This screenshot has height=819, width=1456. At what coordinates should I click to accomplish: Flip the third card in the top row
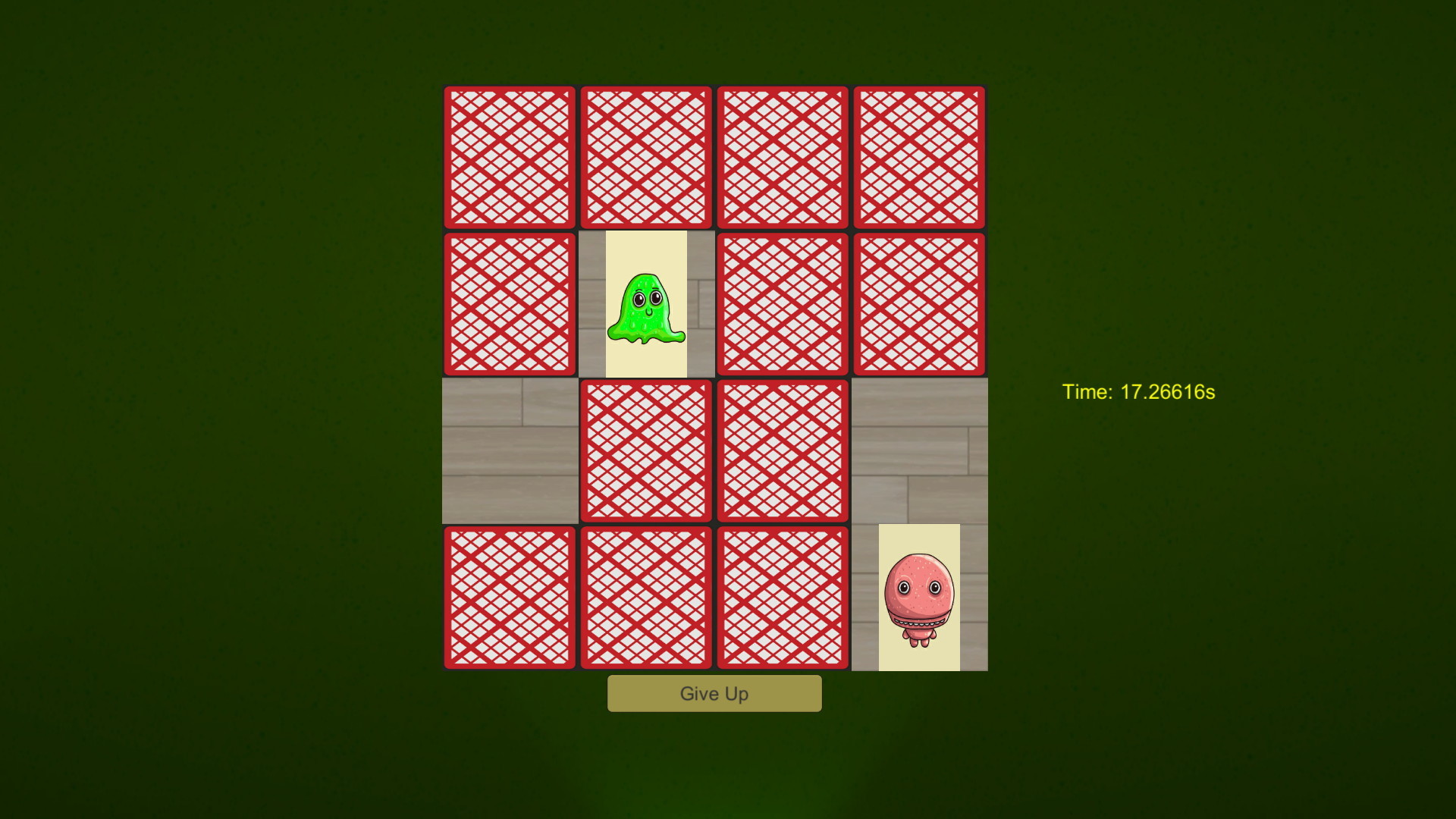783,157
